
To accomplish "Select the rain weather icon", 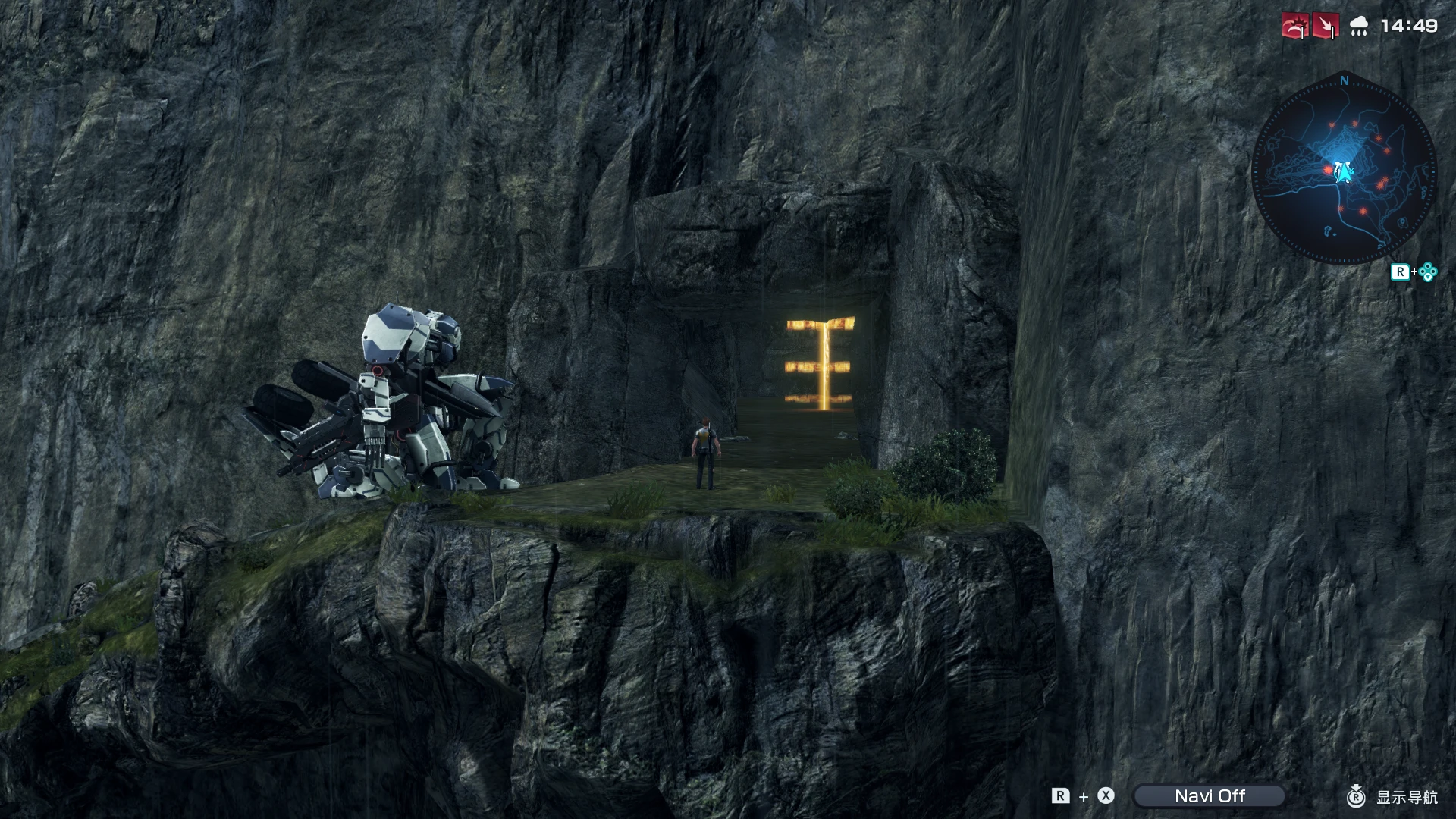I will point(1357,26).
